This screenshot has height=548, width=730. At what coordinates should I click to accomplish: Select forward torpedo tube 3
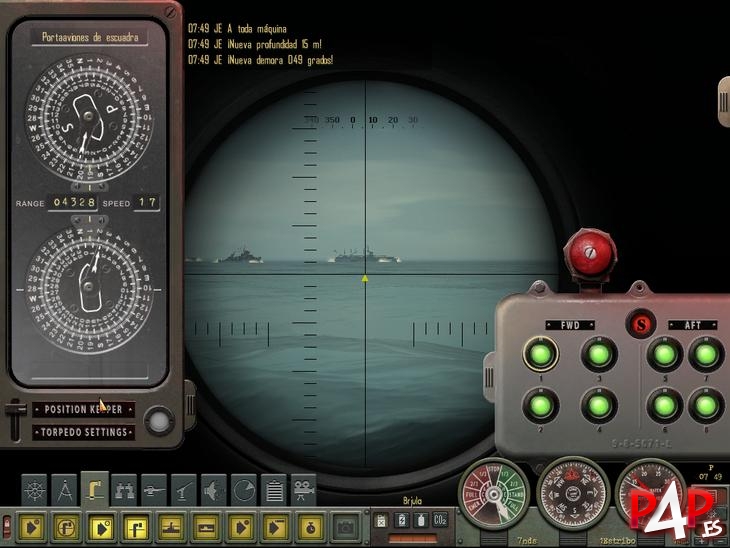click(x=598, y=354)
